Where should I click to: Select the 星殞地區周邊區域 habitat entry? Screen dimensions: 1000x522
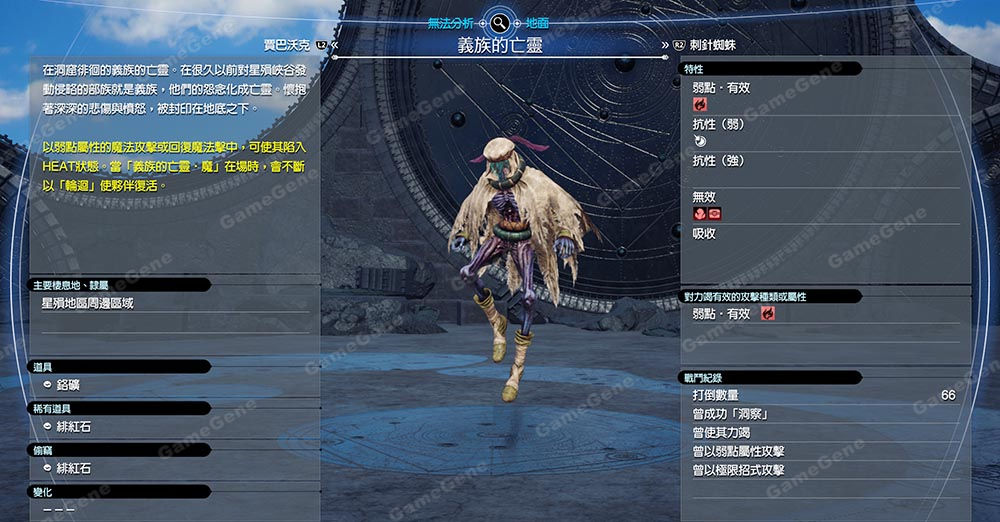point(88,303)
